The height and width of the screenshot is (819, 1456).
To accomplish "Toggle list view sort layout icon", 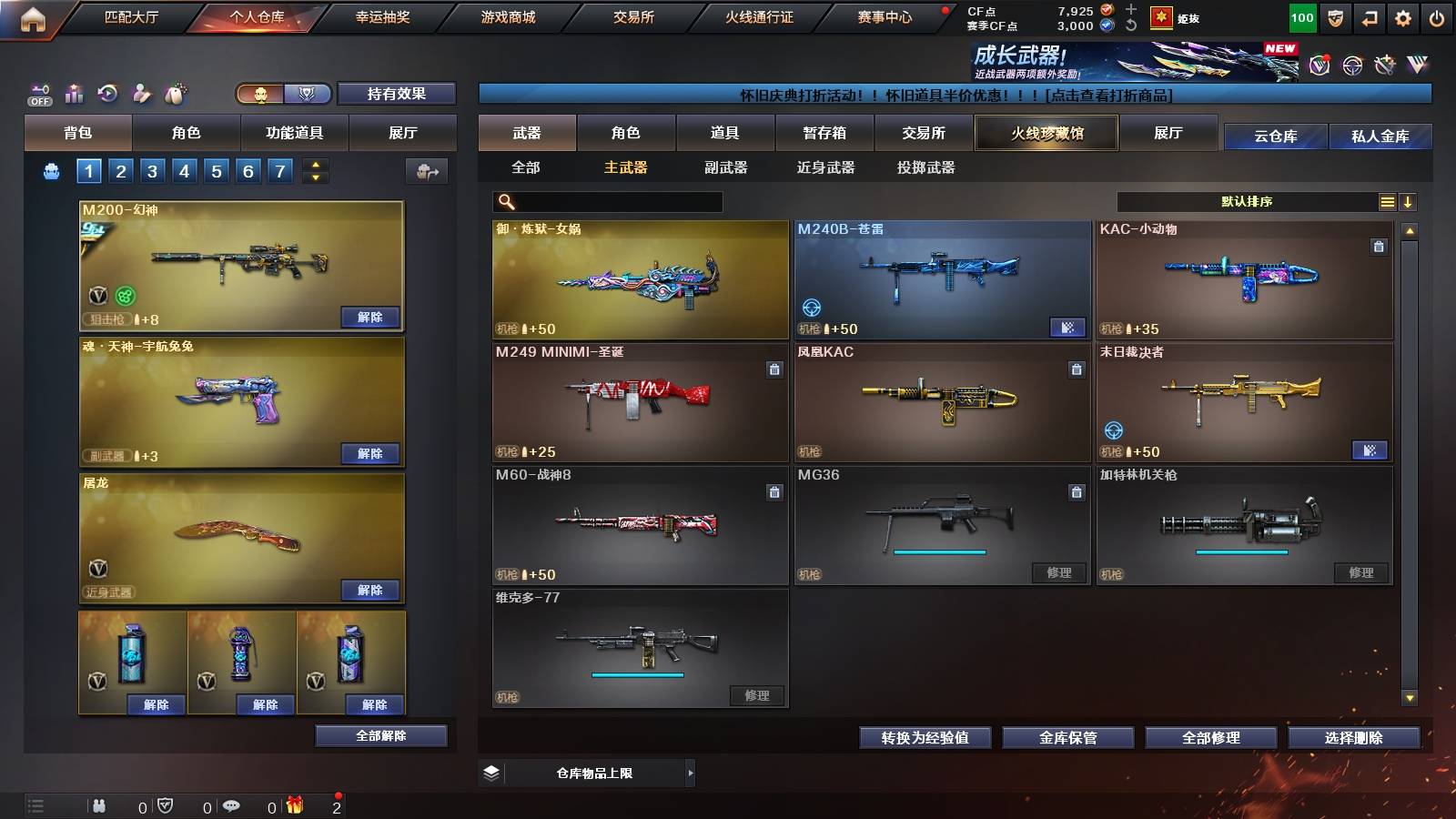I will (x=1387, y=202).
